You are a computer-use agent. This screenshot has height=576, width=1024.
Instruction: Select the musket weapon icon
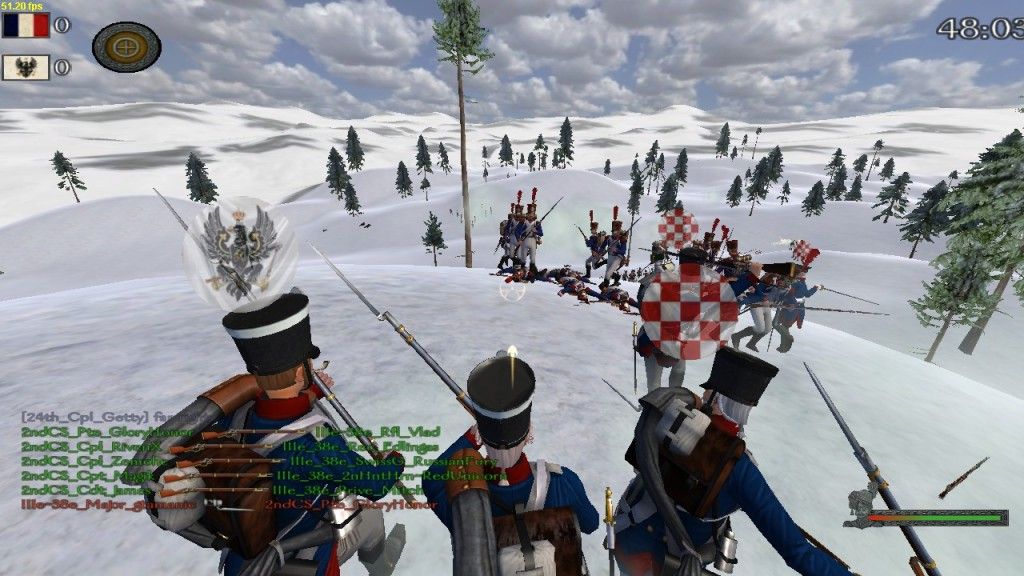pyautogui.click(x=962, y=478)
